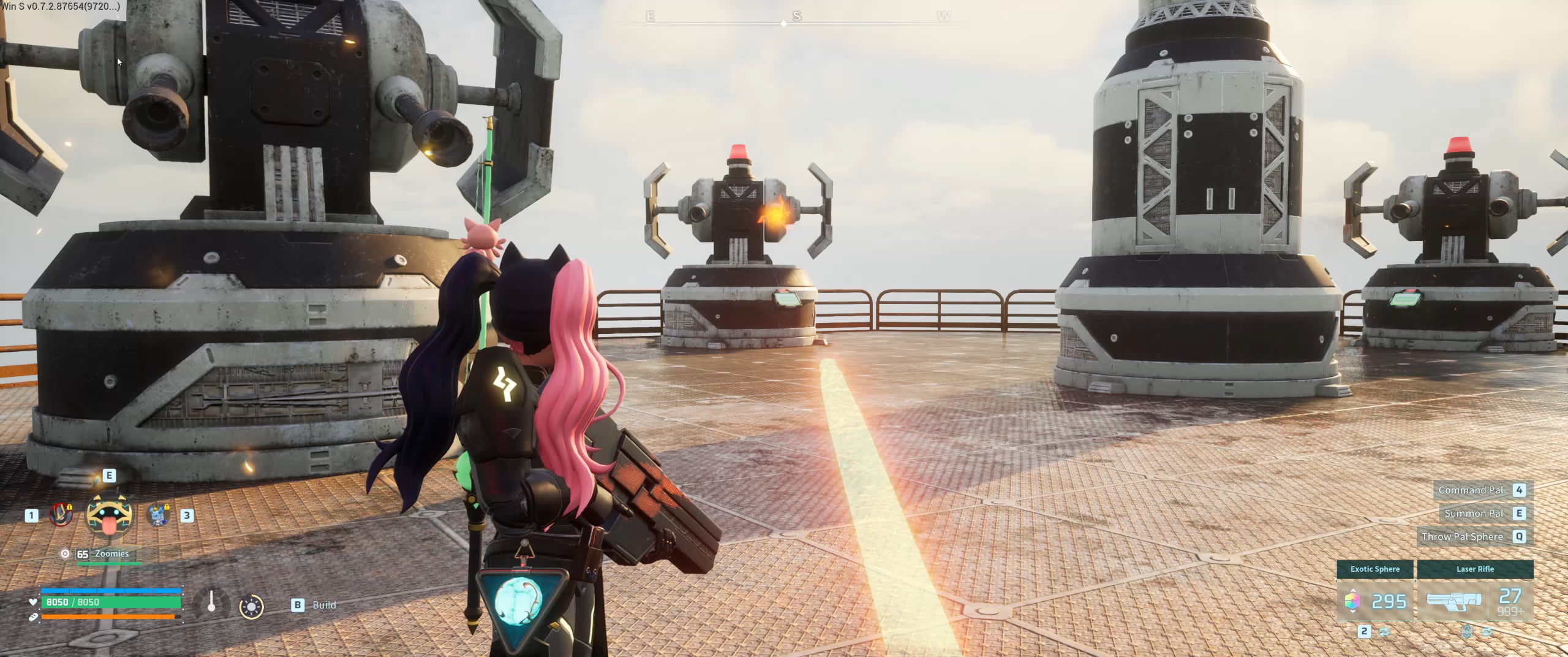The height and width of the screenshot is (657, 1568).
Task: Click the Throw Pal Sphere label
Action: [1462, 536]
